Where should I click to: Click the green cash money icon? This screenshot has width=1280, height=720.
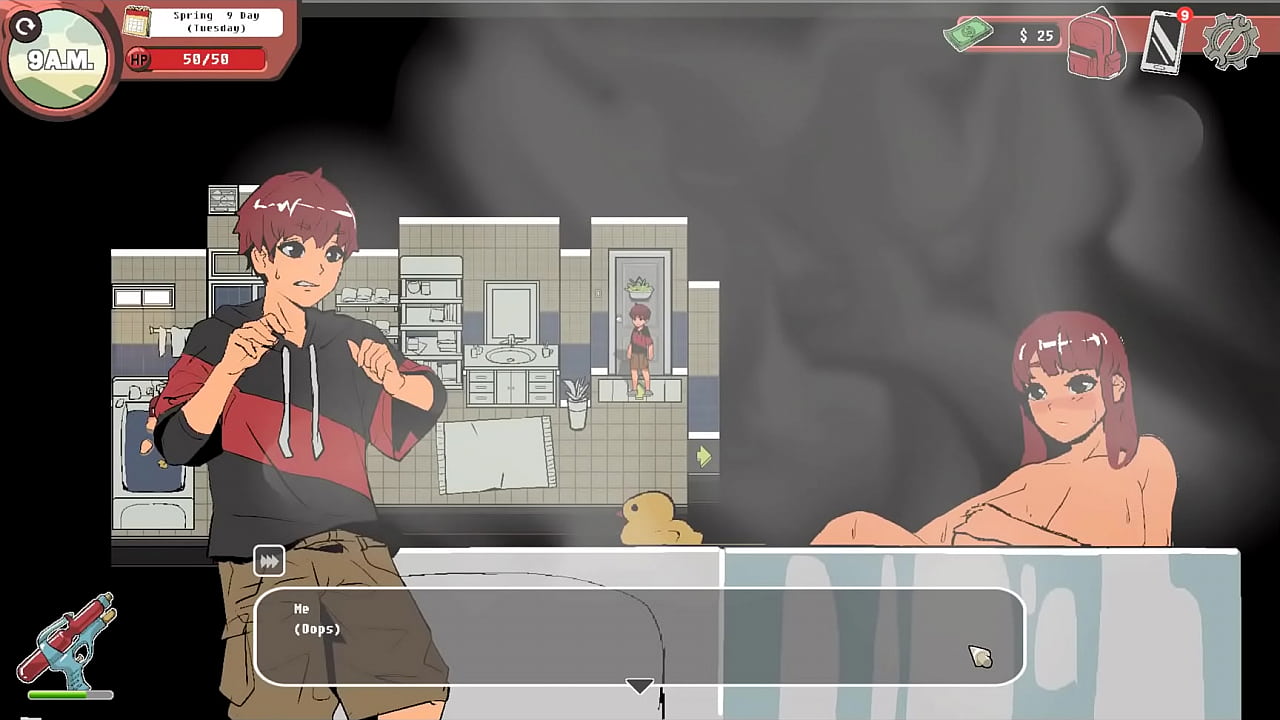tap(968, 33)
